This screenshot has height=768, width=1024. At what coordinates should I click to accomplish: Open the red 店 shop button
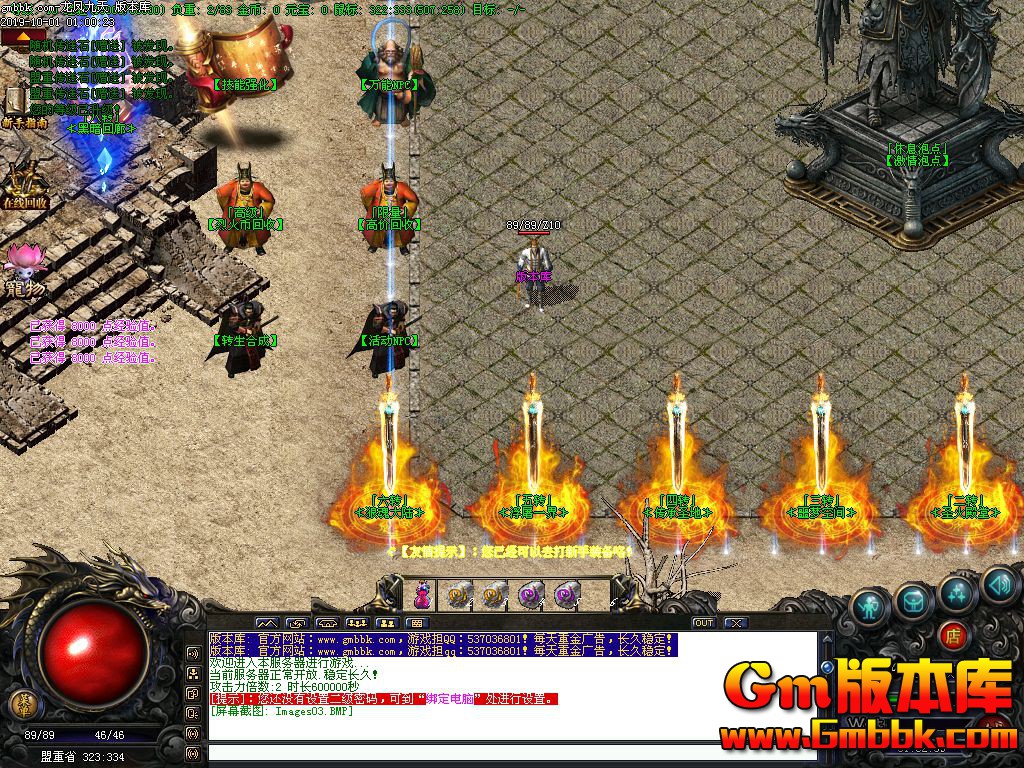(x=953, y=634)
